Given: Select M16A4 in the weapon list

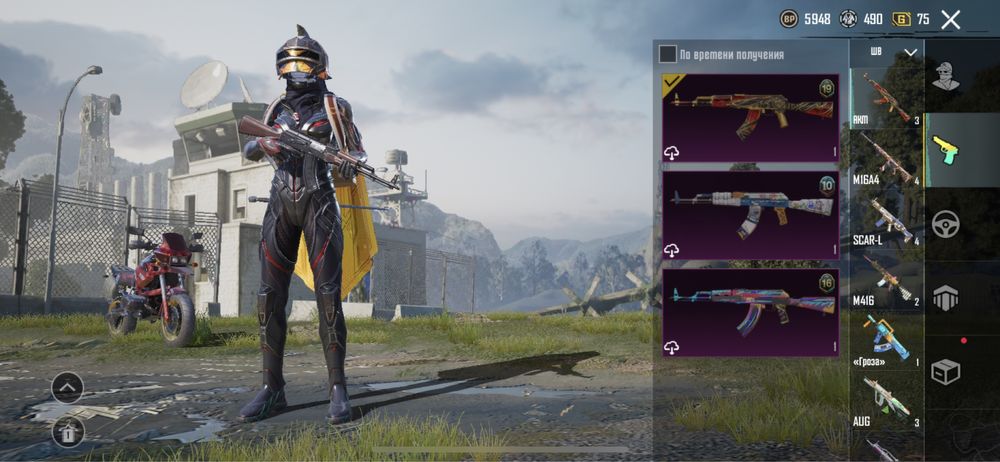Looking at the screenshot, I should point(886,159).
